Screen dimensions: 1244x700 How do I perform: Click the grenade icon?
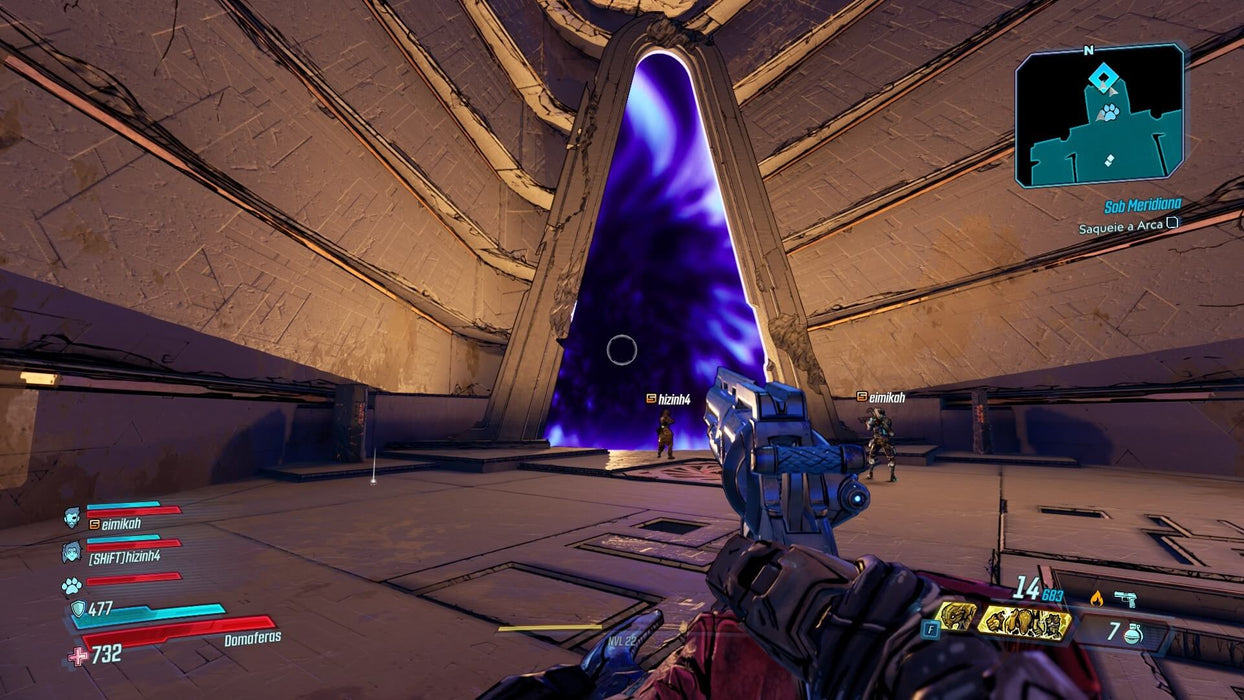(1133, 633)
